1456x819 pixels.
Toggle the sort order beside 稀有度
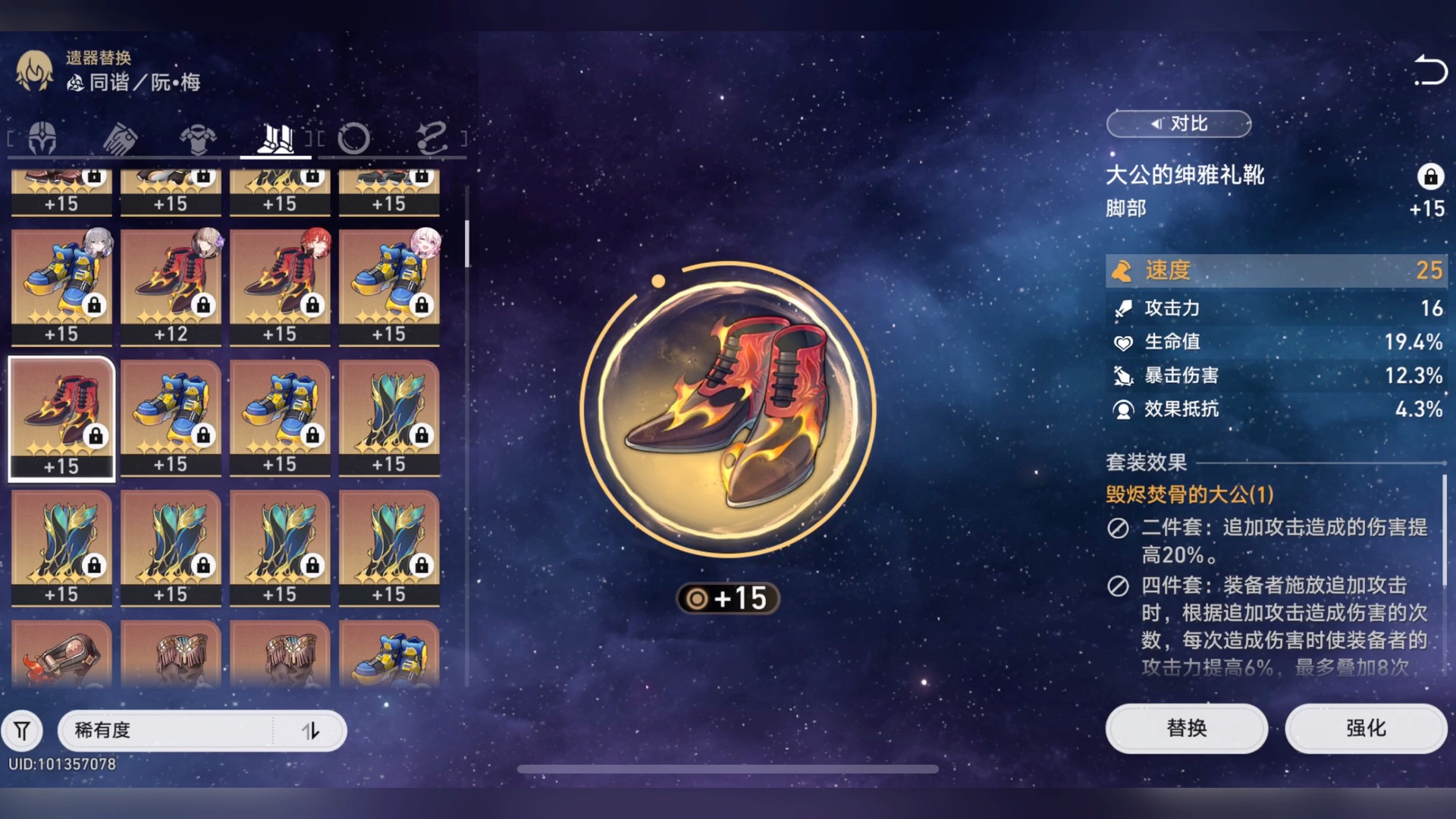tap(312, 730)
